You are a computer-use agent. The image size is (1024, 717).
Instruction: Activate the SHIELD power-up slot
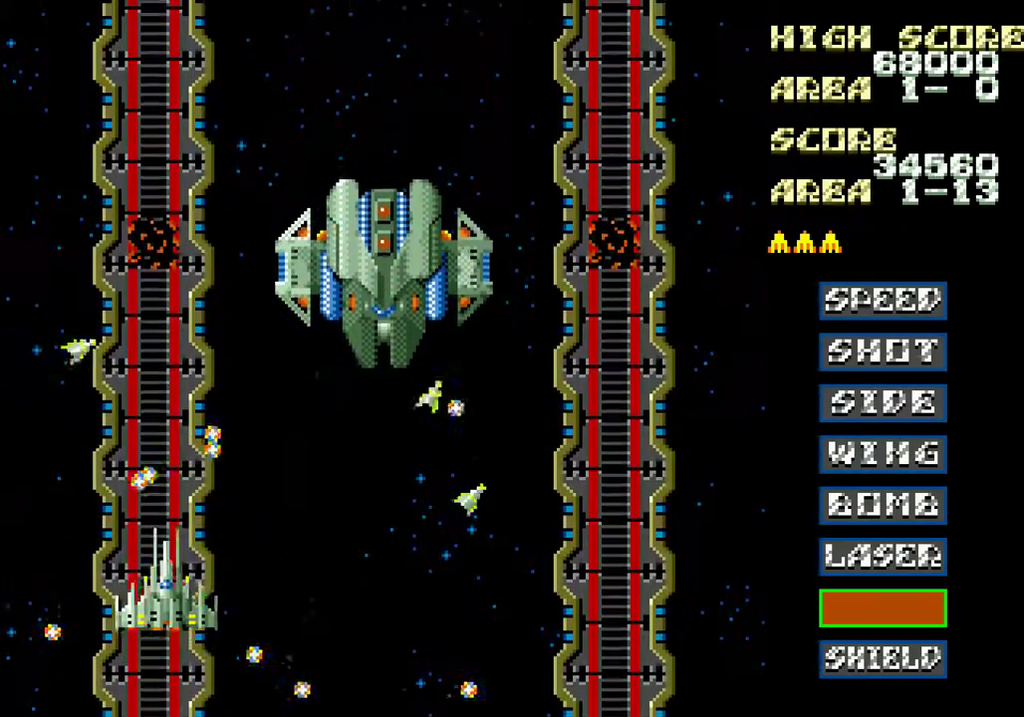[x=882, y=659]
